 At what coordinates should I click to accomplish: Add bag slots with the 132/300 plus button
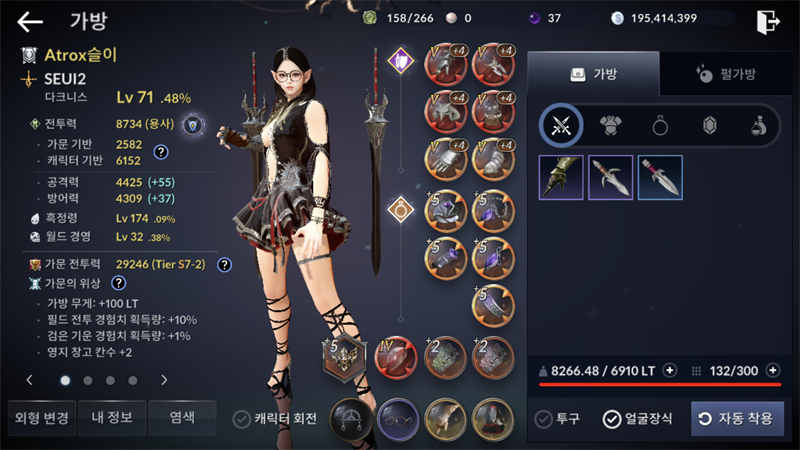coord(772,370)
